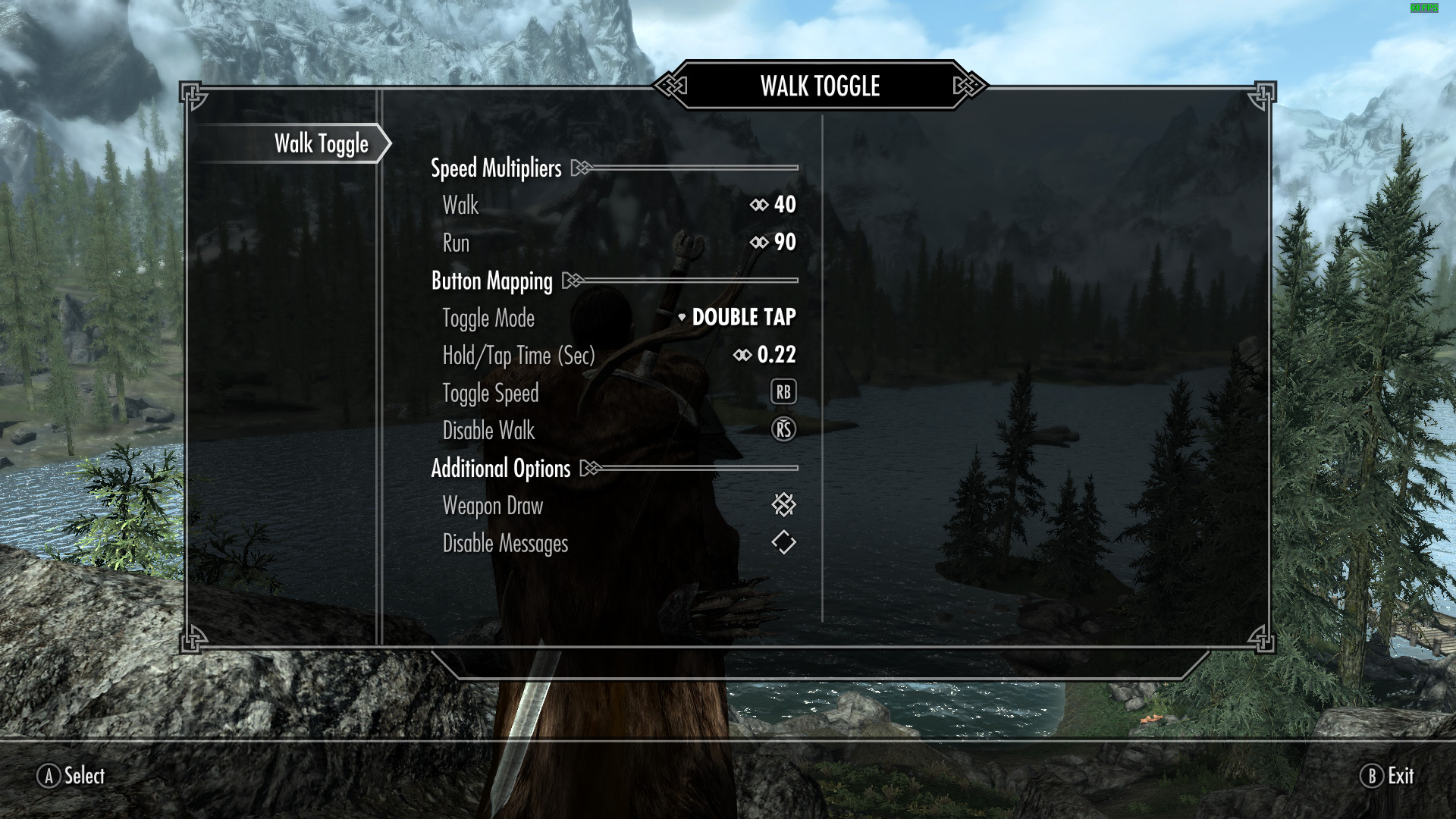Click the RS keybind icon for Disable Walk
Image resolution: width=1456 pixels, height=819 pixels.
pos(783,429)
